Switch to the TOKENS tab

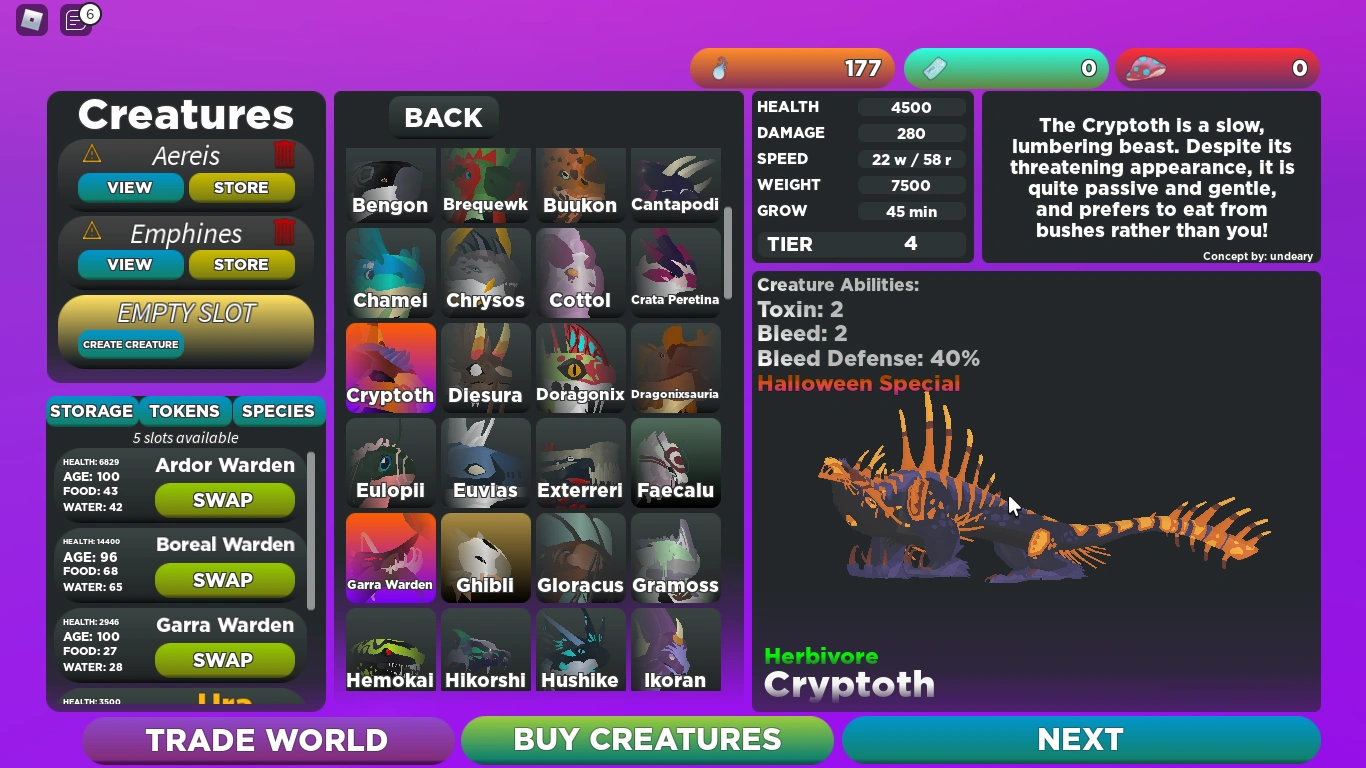[x=184, y=411]
